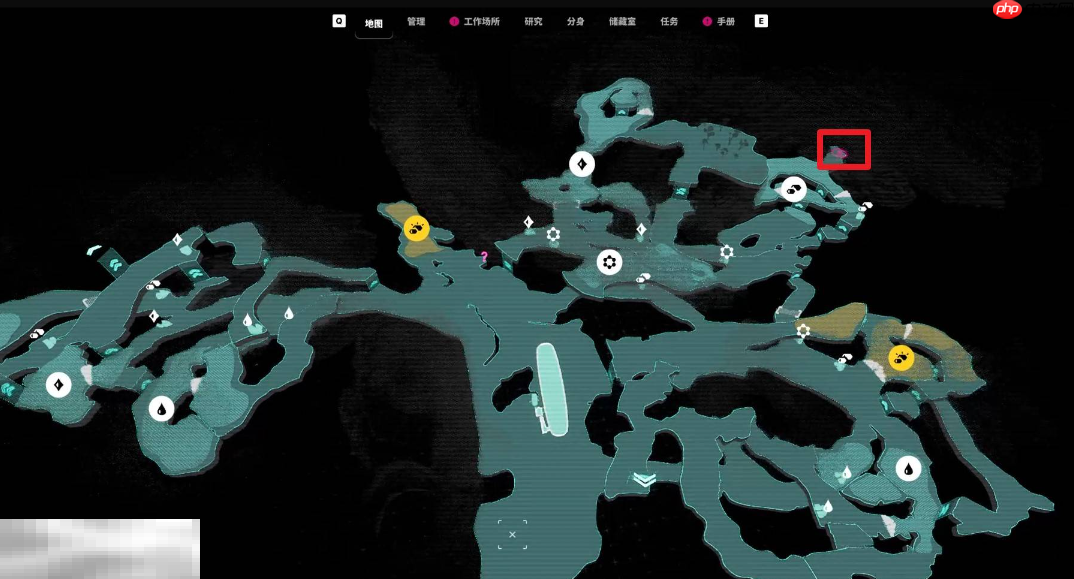Select the capsule-shaped base marker
Screen dimensions: 1074x579
[x=550, y=390]
